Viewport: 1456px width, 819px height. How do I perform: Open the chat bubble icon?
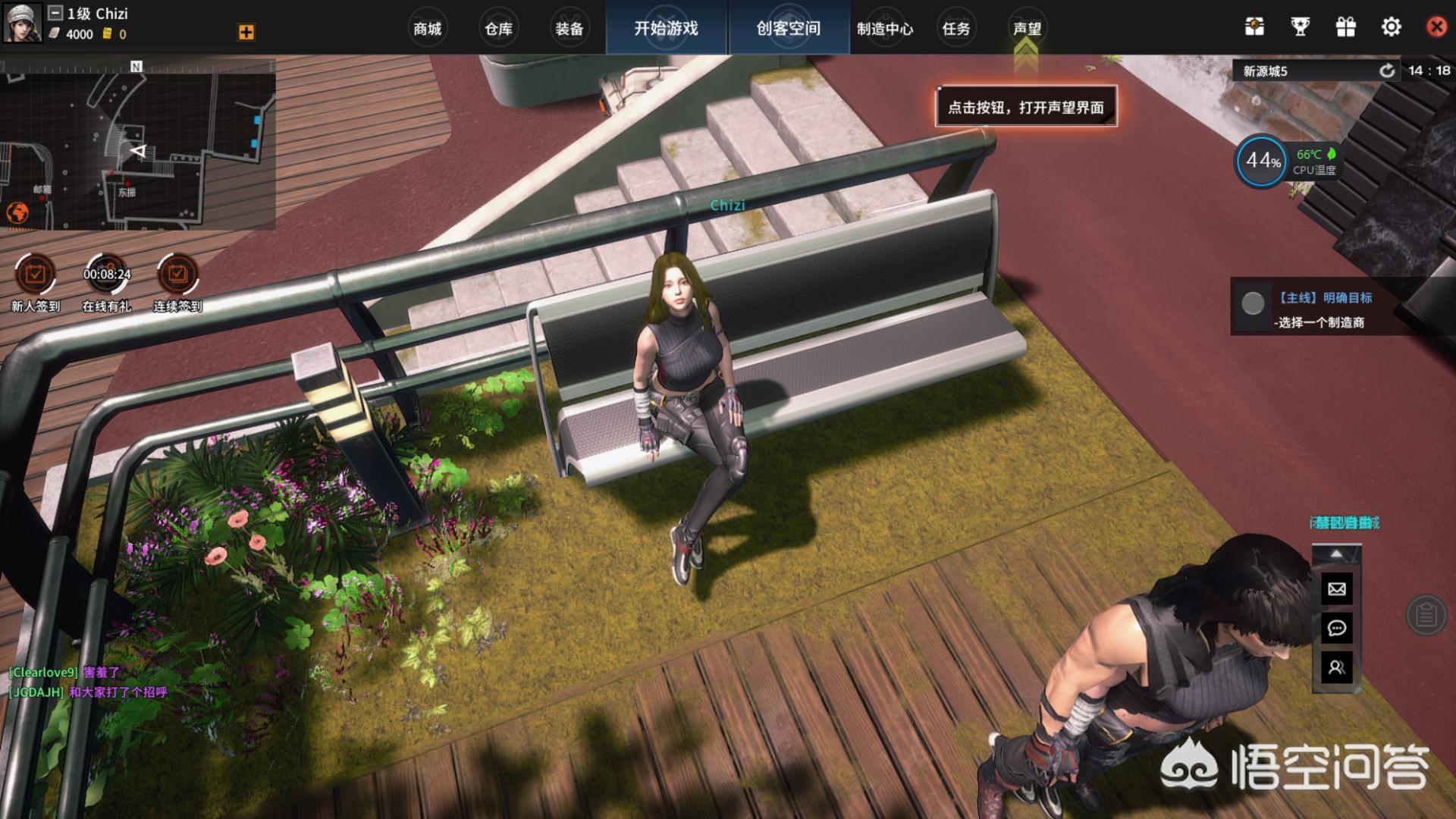[x=1337, y=629]
